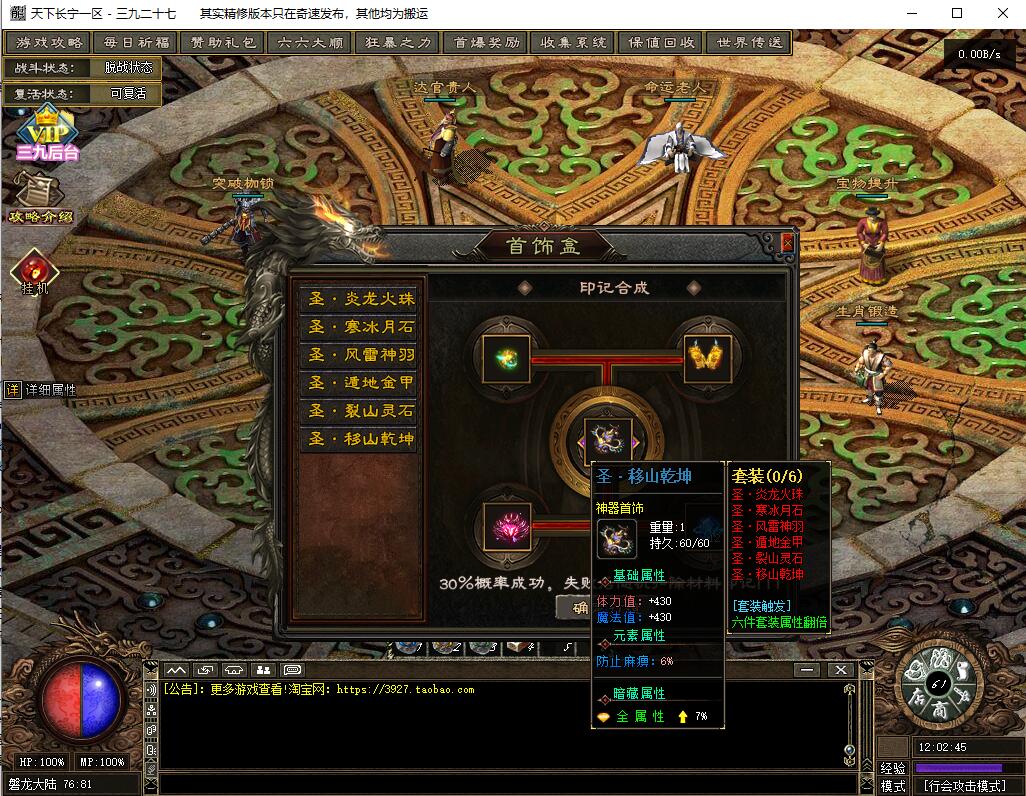Open the 游戏攻略 menu
This screenshot has width=1026, height=796.
point(49,43)
